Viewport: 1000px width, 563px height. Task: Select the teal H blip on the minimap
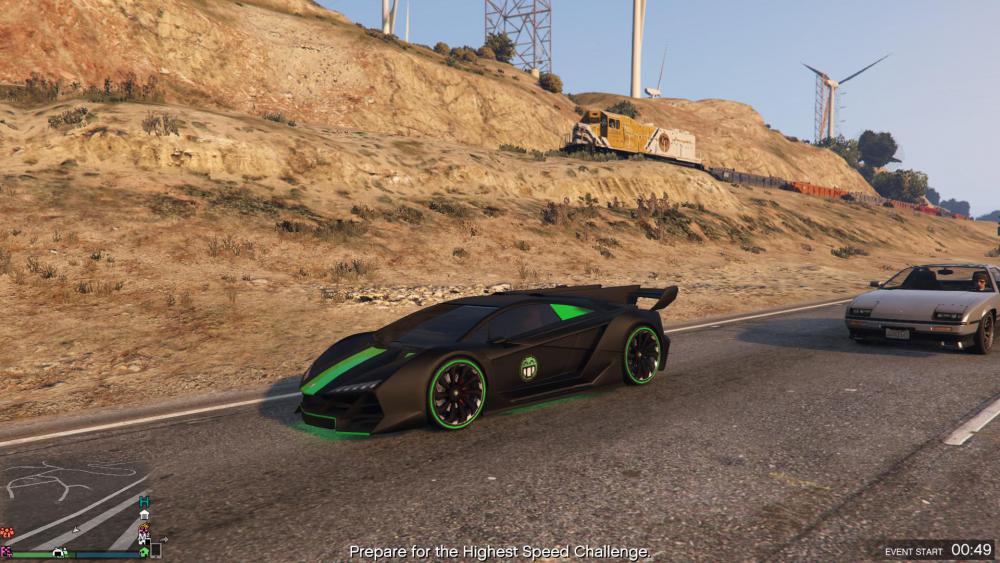(x=144, y=501)
